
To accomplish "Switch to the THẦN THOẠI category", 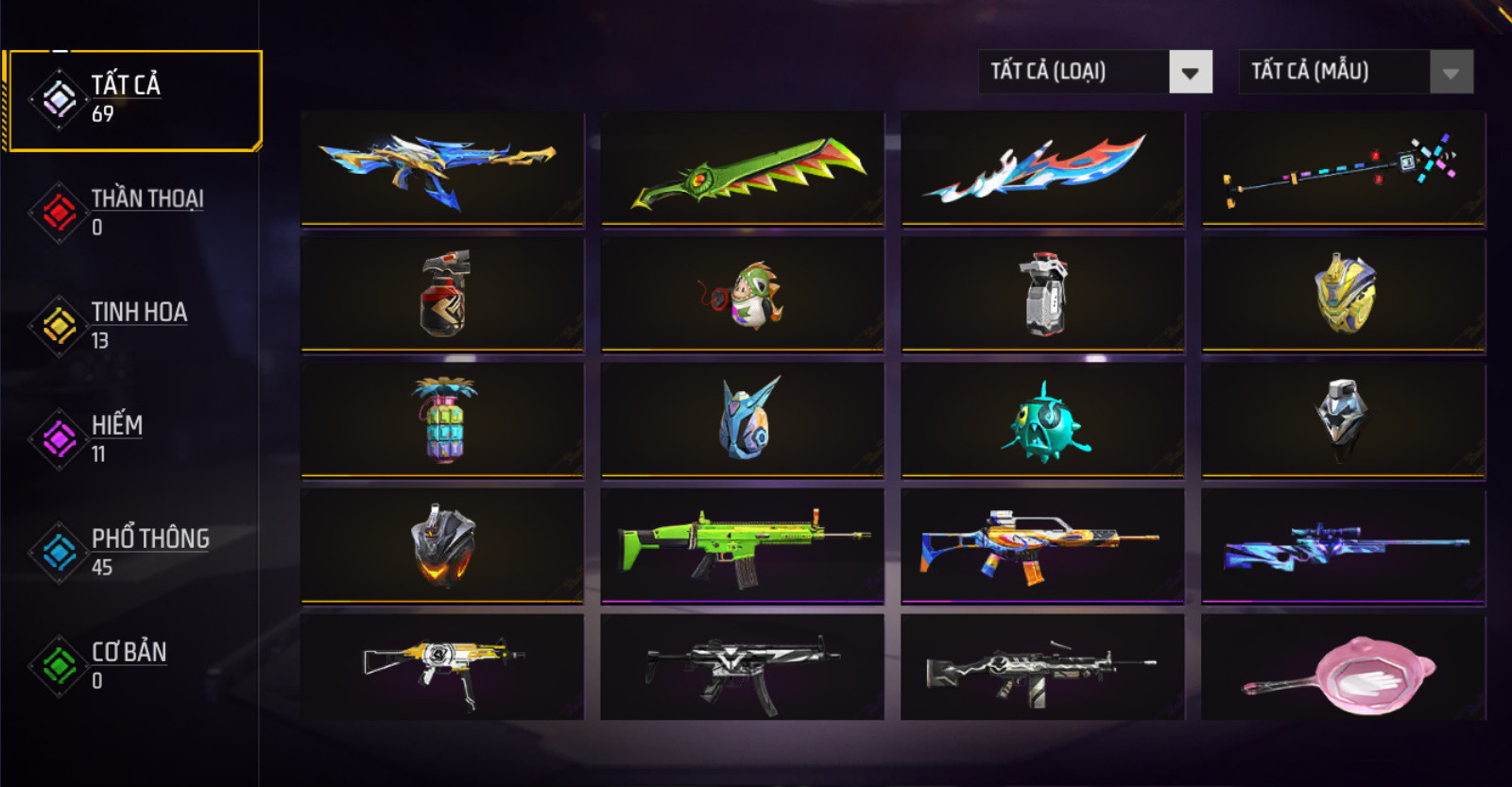I will [x=132, y=212].
